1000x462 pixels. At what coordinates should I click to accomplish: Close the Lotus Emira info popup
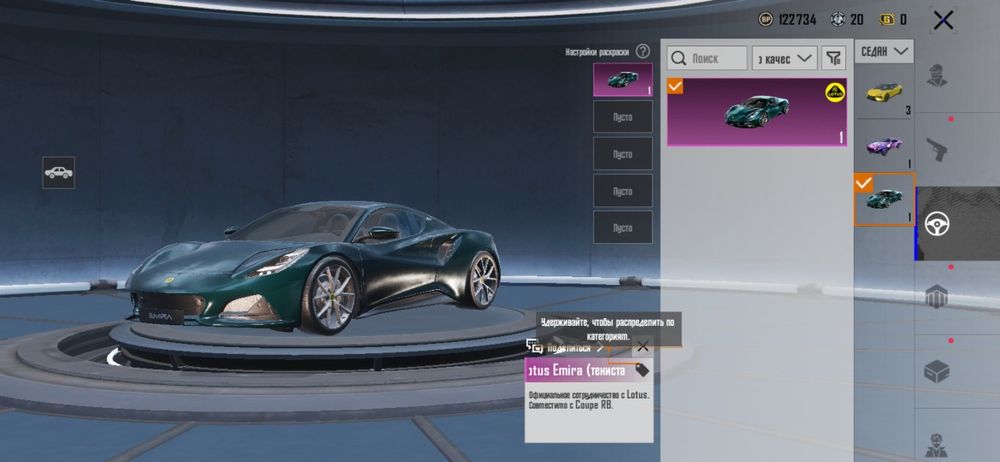642,346
